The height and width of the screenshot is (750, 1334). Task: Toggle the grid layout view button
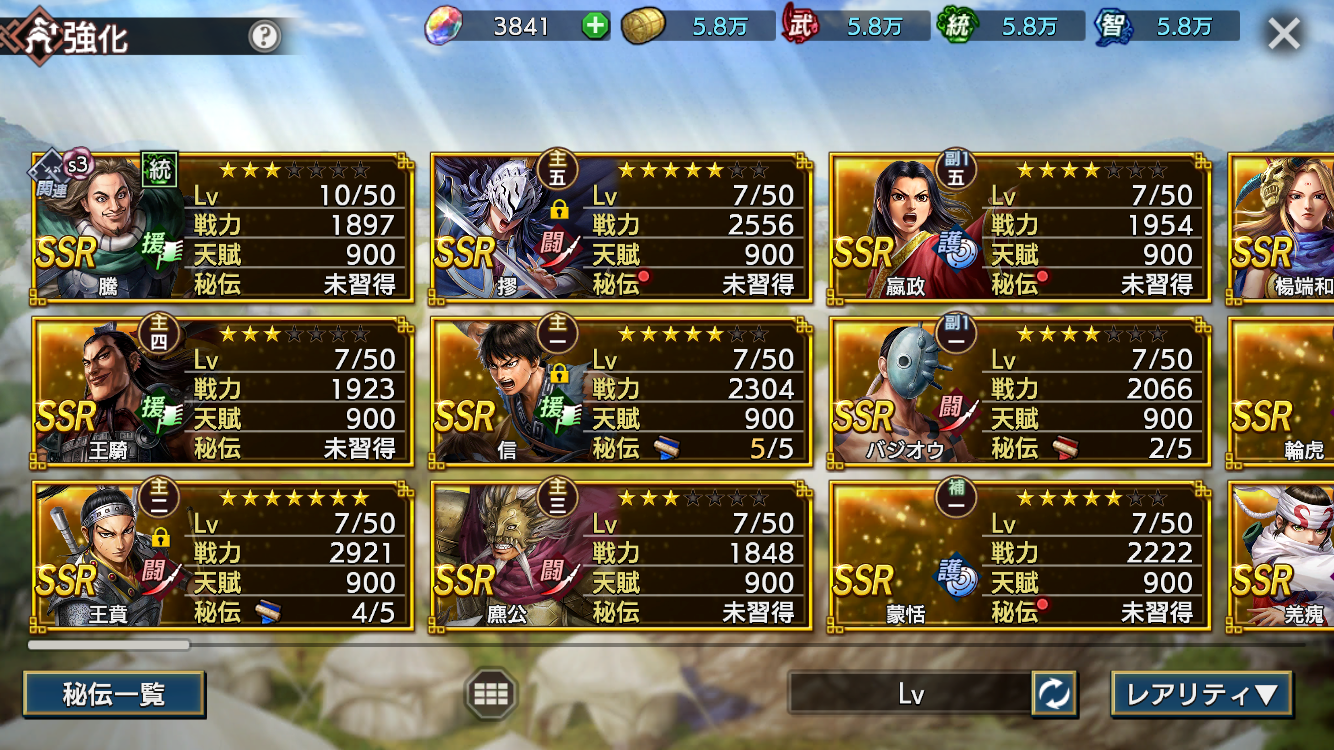click(491, 693)
